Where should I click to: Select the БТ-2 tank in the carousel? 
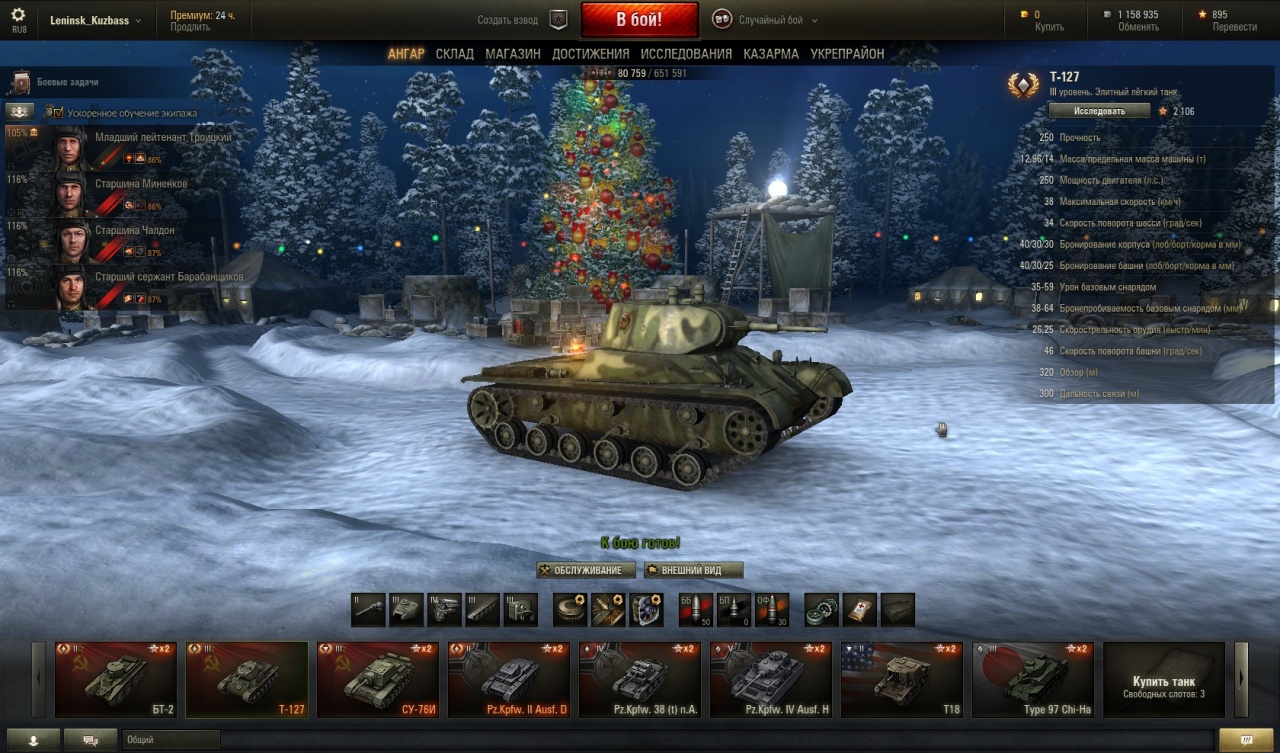(x=116, y=680)
